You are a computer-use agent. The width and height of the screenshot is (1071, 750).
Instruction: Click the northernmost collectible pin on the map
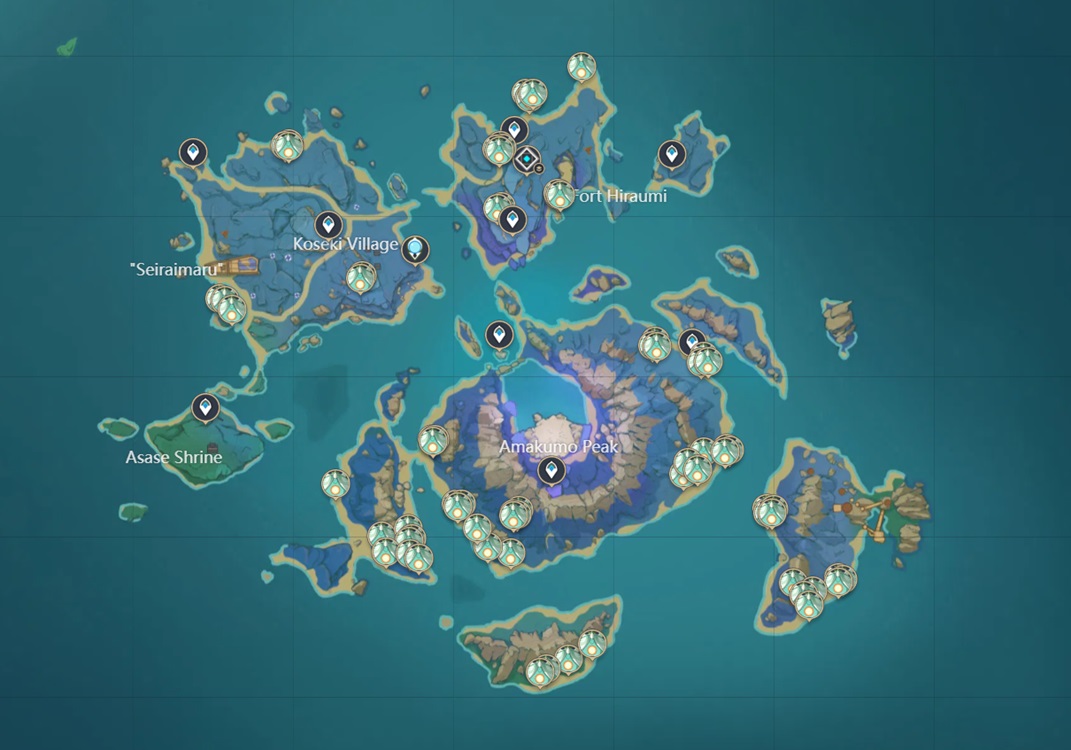[x=582, y=67]
